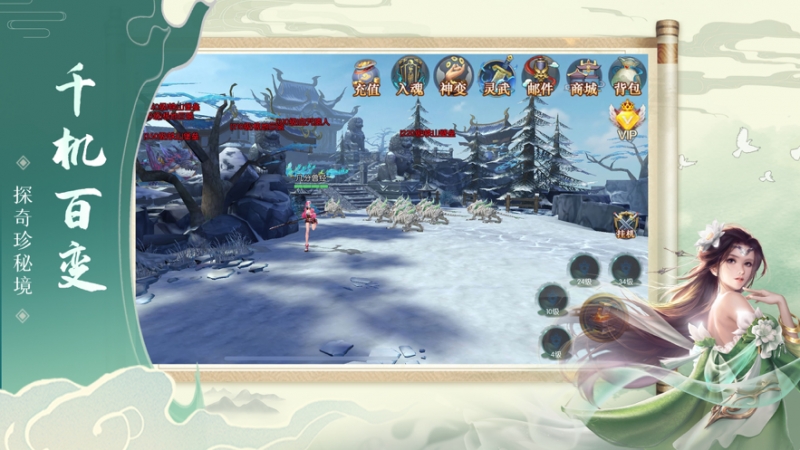
Task: Toggle 挂机 auto-battle crossed swords button
Action: coord(627,222)
